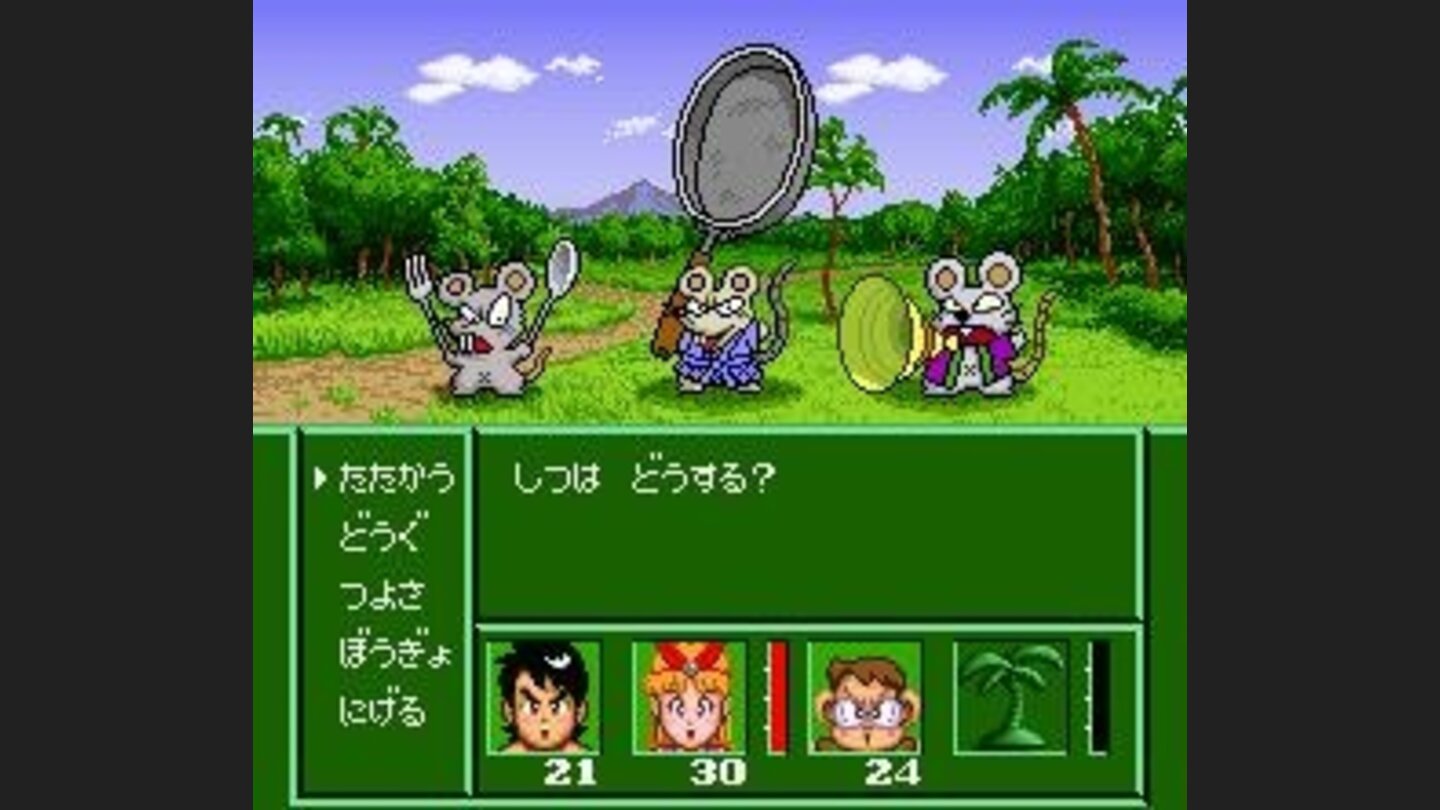Image resolution: width=1440 pixels, height=810 pixels.
Task: Click the boy portrait with HP 21
Action: (545, 696)
